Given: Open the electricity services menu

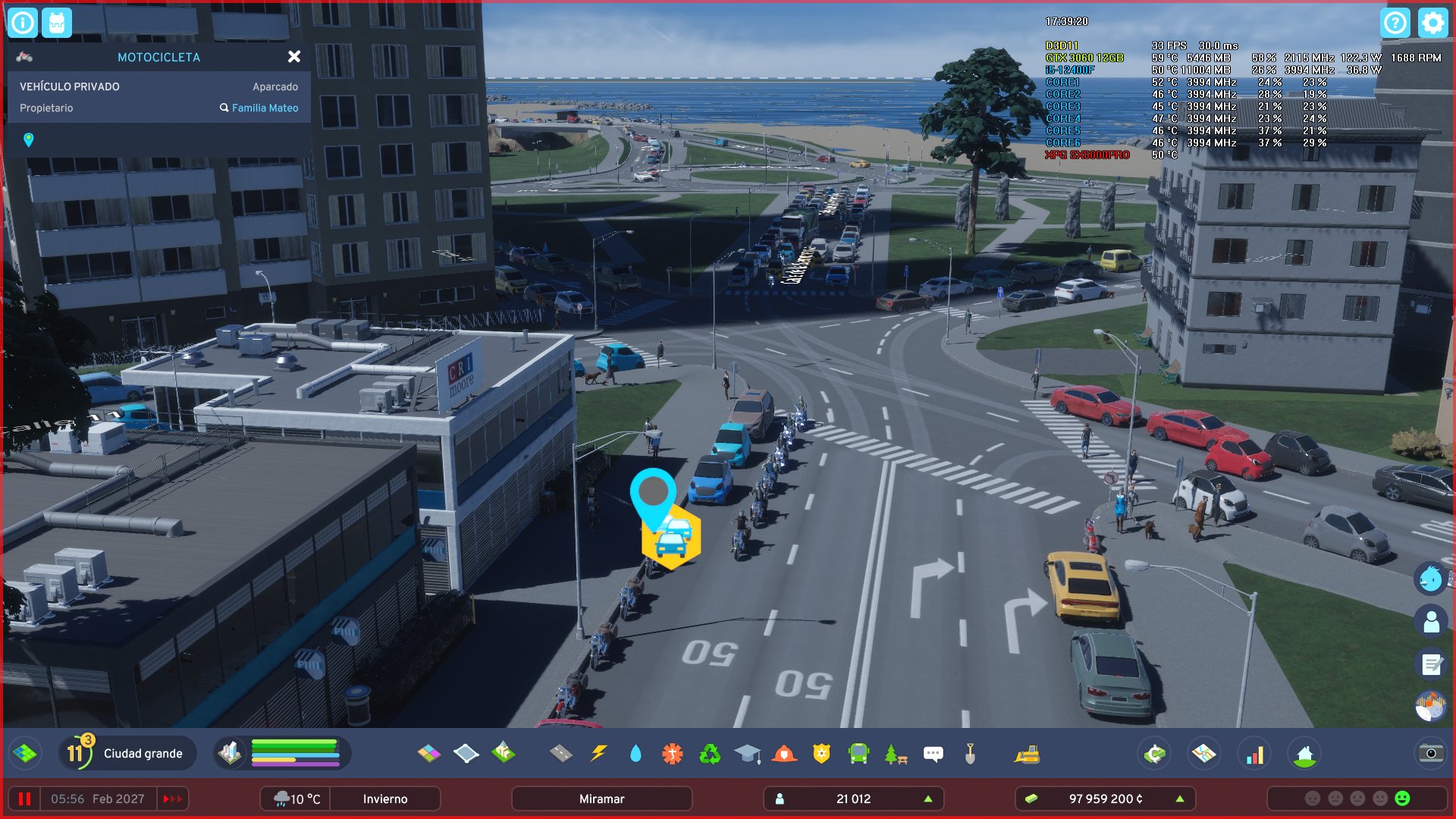Looking at the screenshot, I should click(599, 753).
